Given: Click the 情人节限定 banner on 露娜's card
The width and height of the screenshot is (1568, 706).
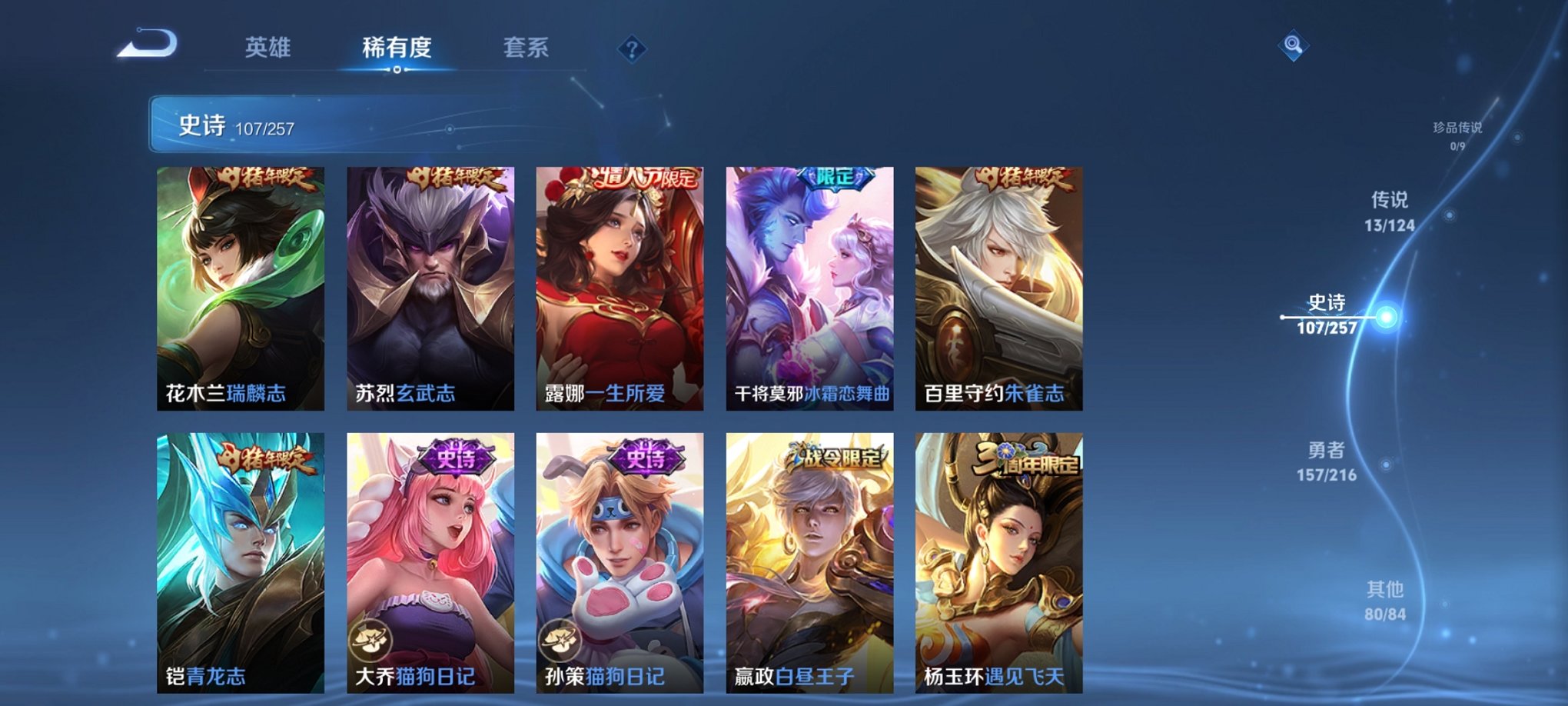Looking at the screenshot, I should [x=643, y=178].
